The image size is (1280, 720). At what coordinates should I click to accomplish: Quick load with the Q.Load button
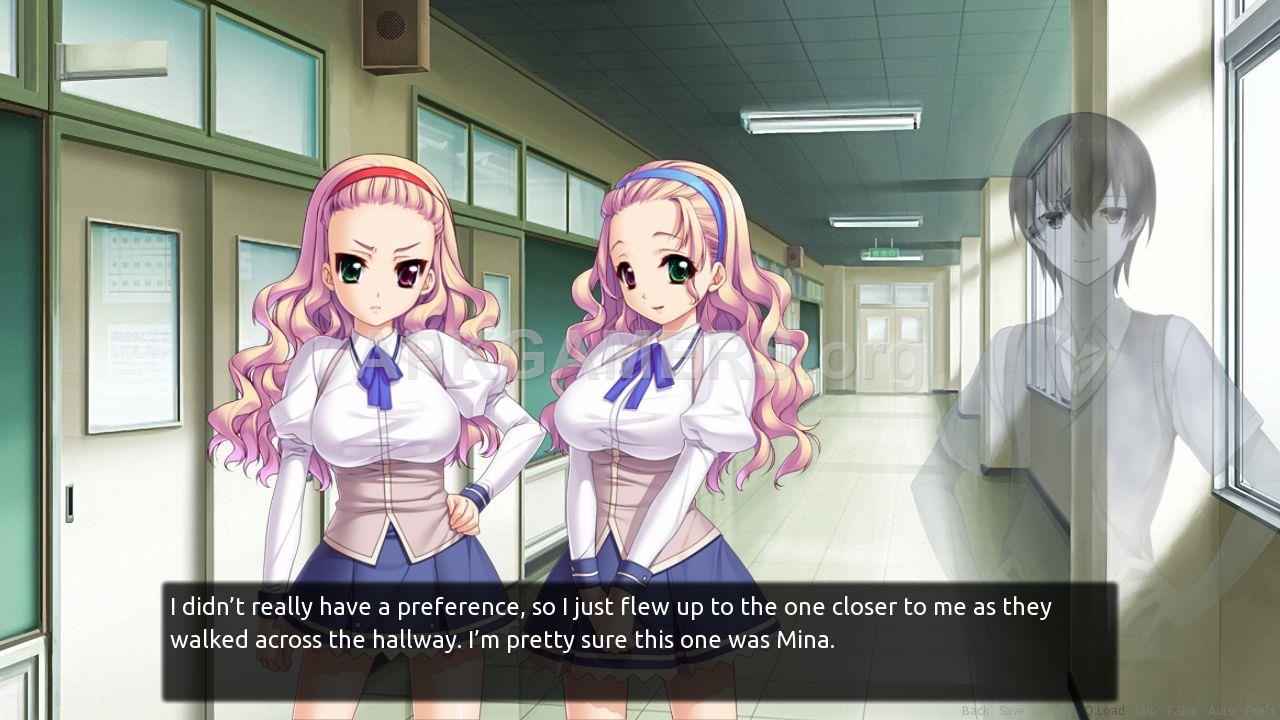coord(1103,711)
